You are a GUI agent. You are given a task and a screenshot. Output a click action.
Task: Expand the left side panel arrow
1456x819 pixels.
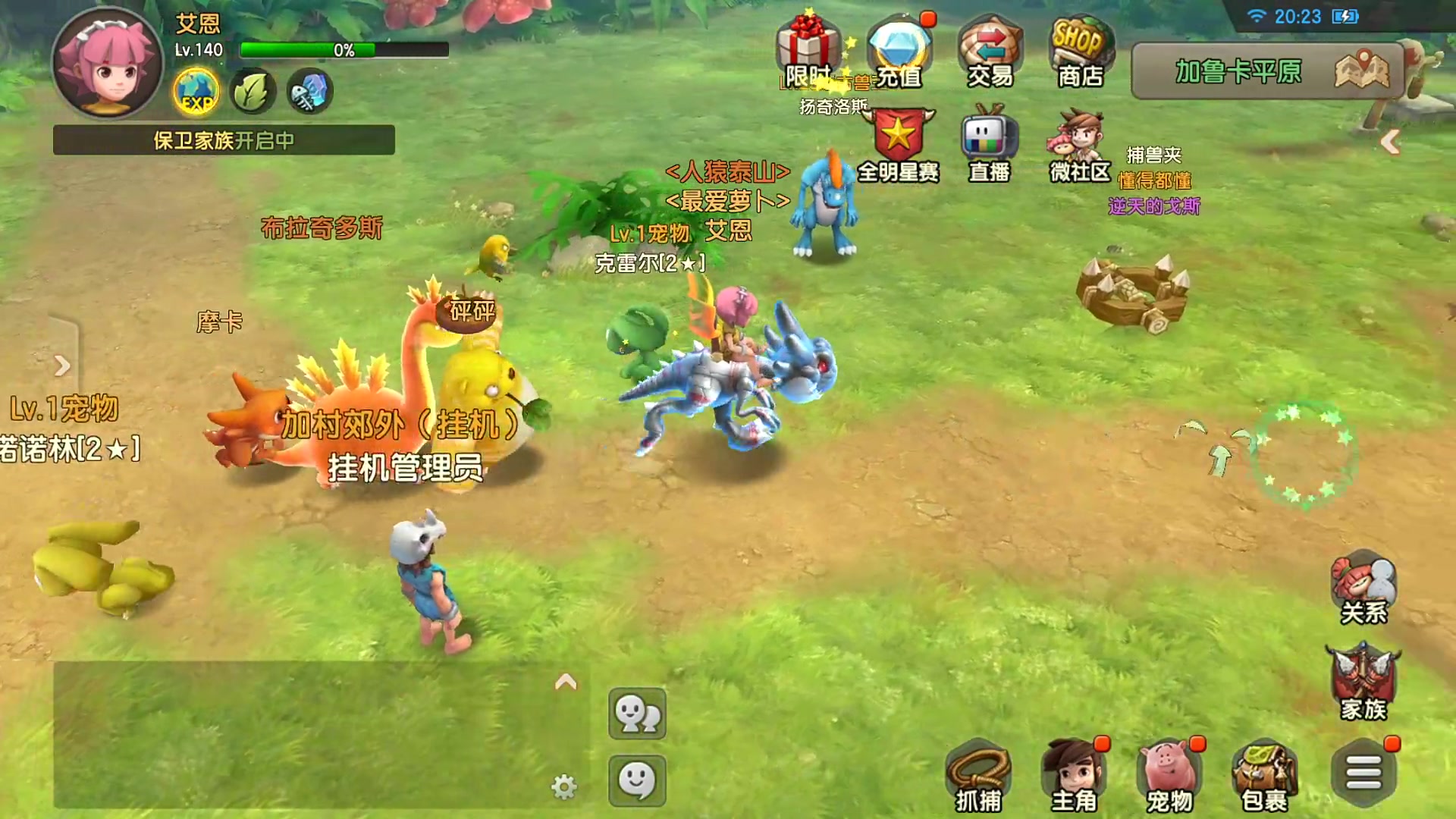coord(62,366)
